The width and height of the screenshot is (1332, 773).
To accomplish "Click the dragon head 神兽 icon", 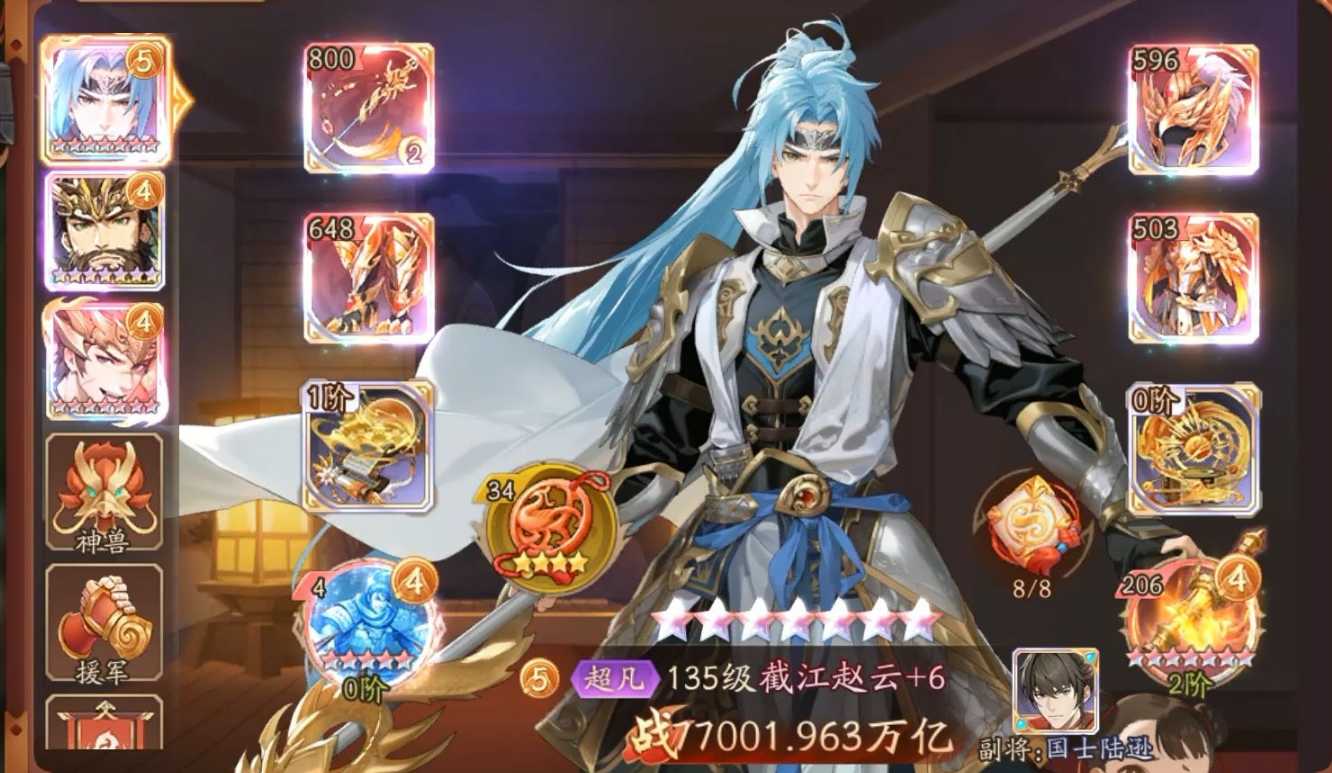I will [107, 488].
